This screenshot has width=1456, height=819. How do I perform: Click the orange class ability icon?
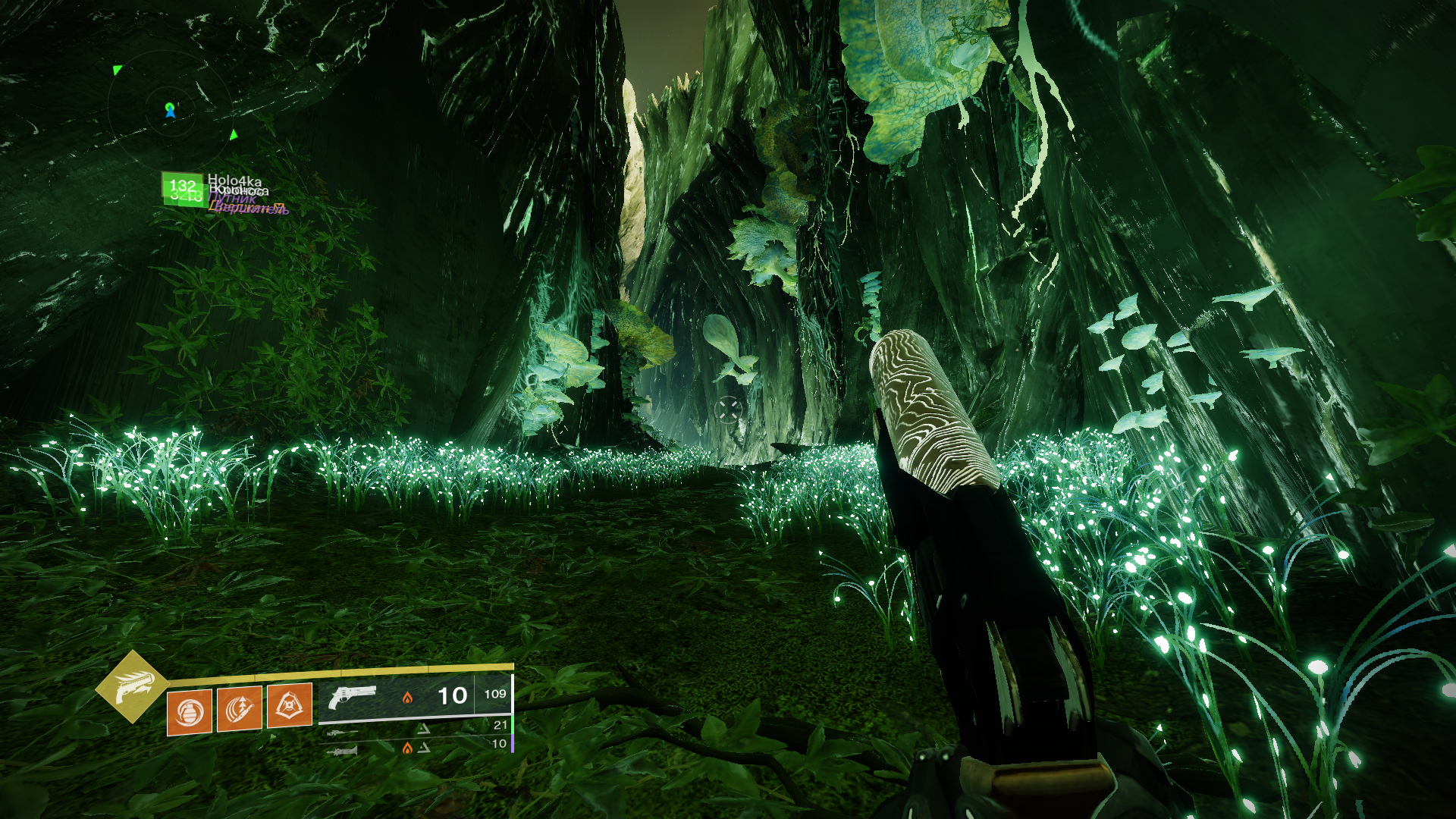coord(289,706)
